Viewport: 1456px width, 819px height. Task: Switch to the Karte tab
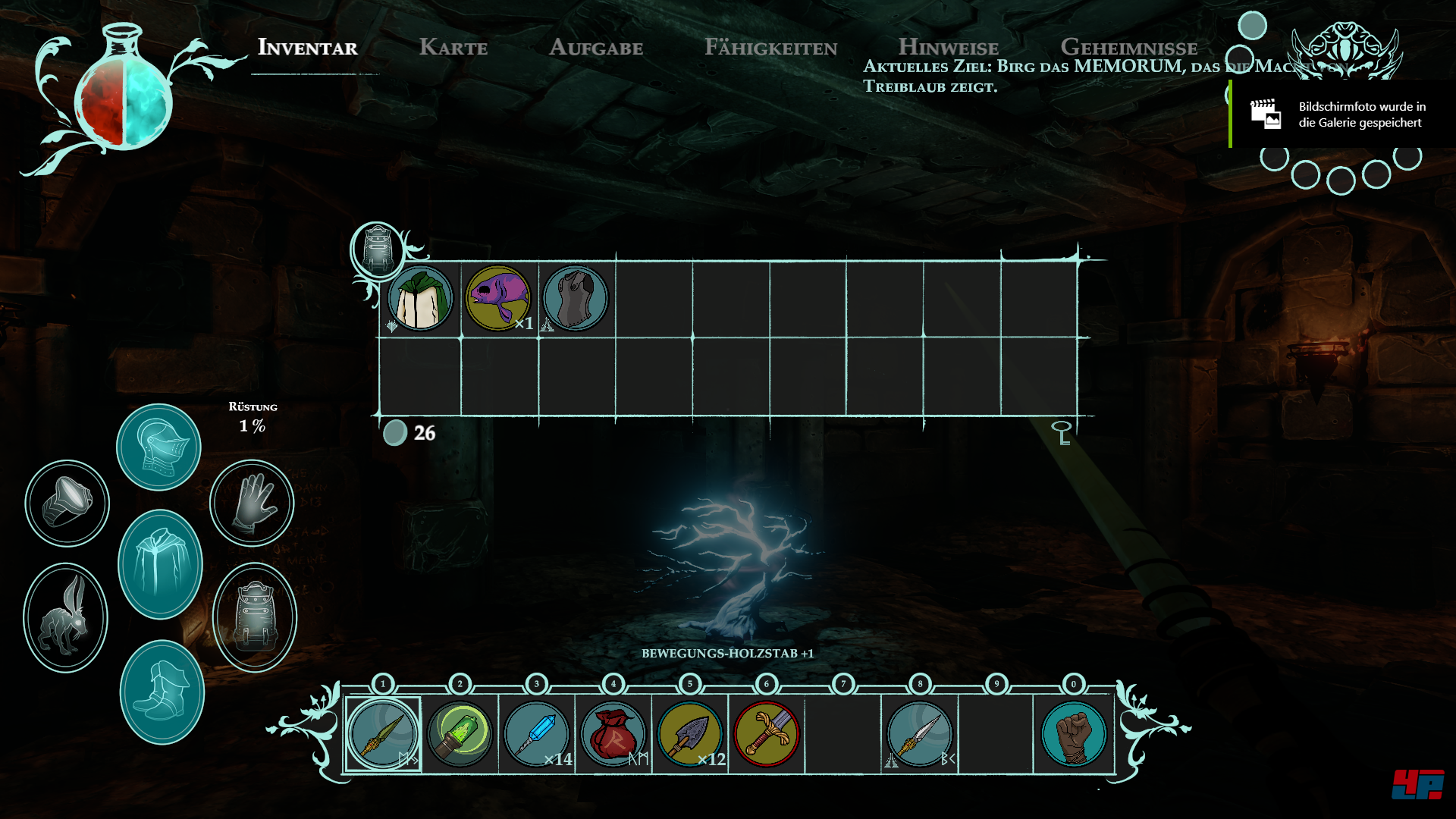tap(453, 48)
